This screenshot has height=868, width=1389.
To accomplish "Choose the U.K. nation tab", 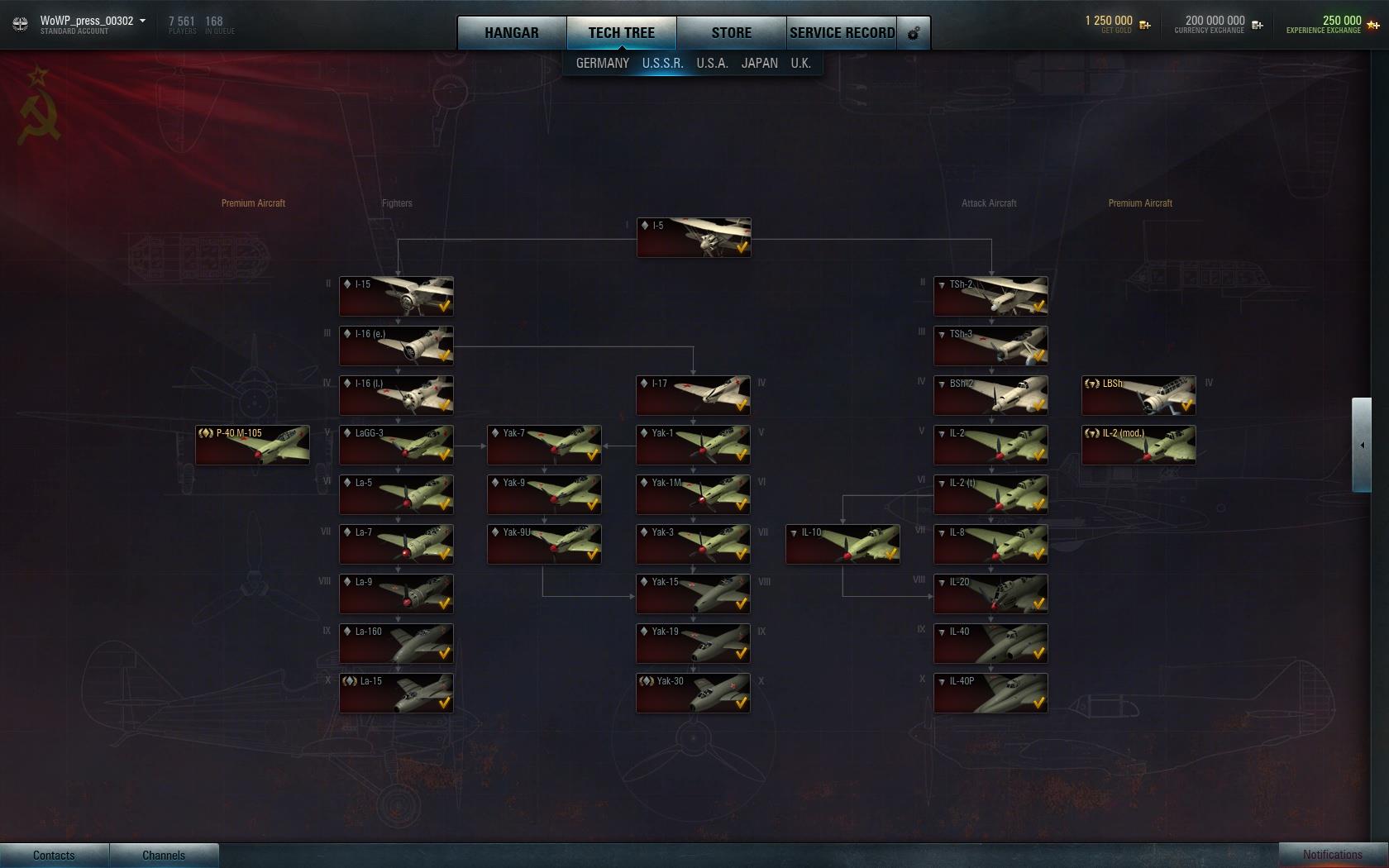I will (x=800, y=64).
